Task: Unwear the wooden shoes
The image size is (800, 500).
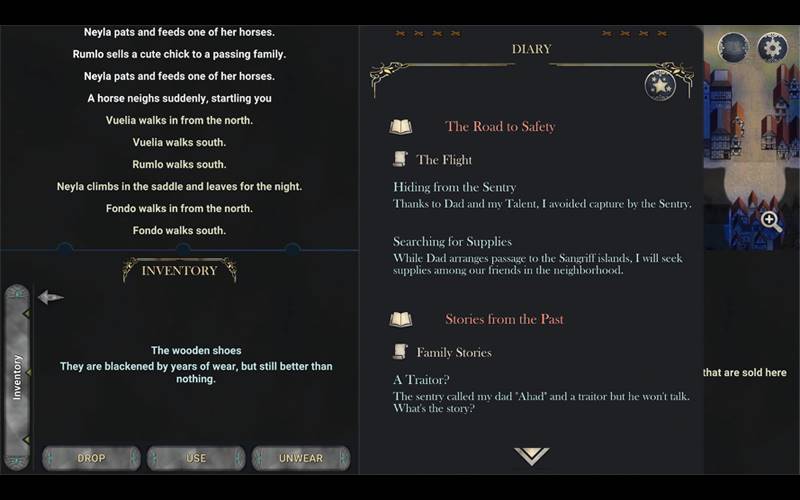Action: pos(301,458)
